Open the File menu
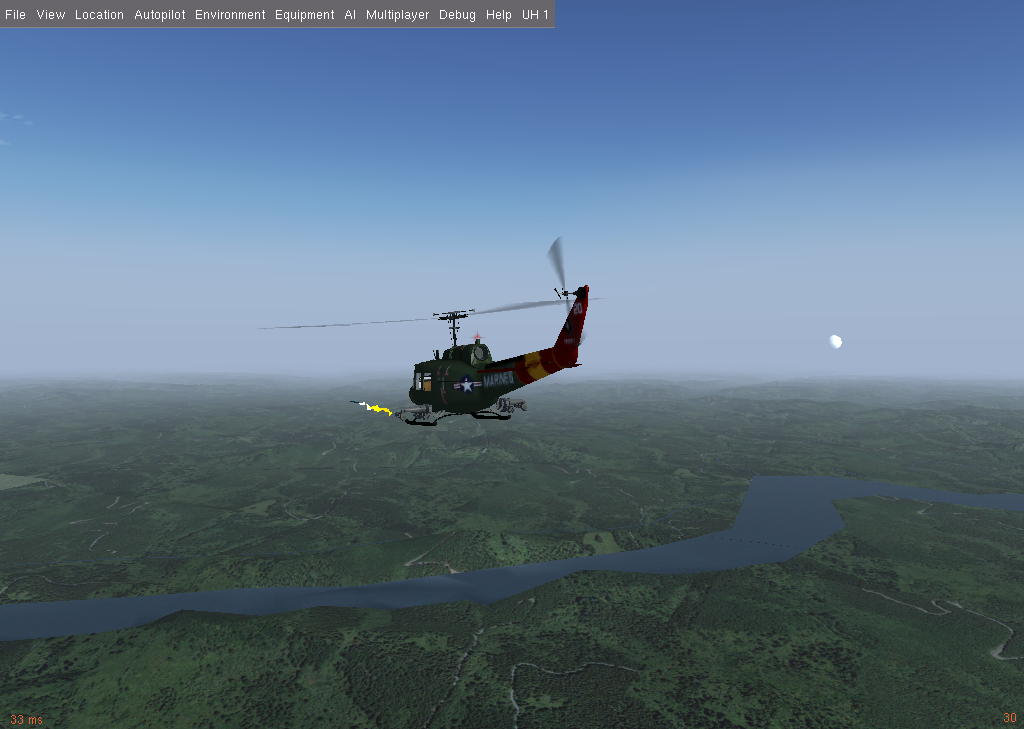This screenshot has height=729, width=1024. (x=15, y=15)
